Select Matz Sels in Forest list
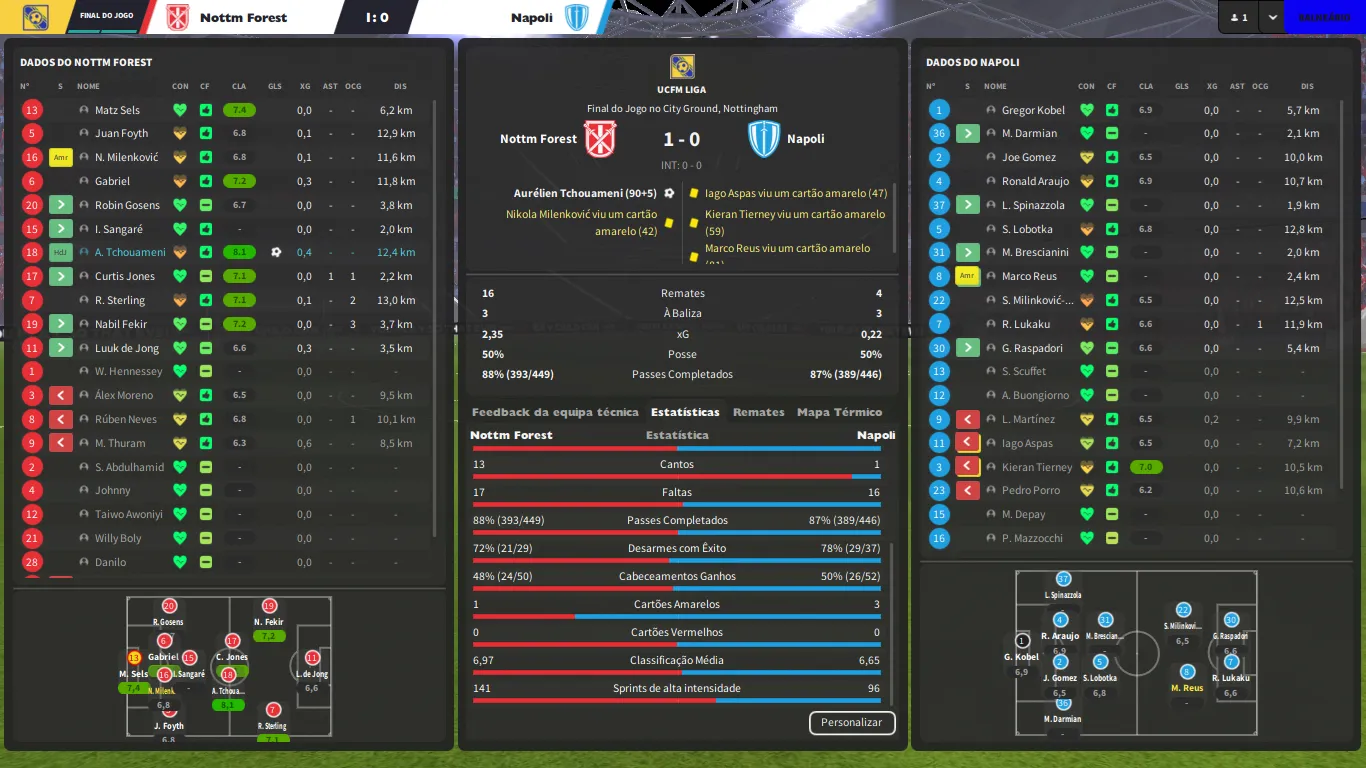The height and width of the screenshot is (768, 1366). pos(117,110)
